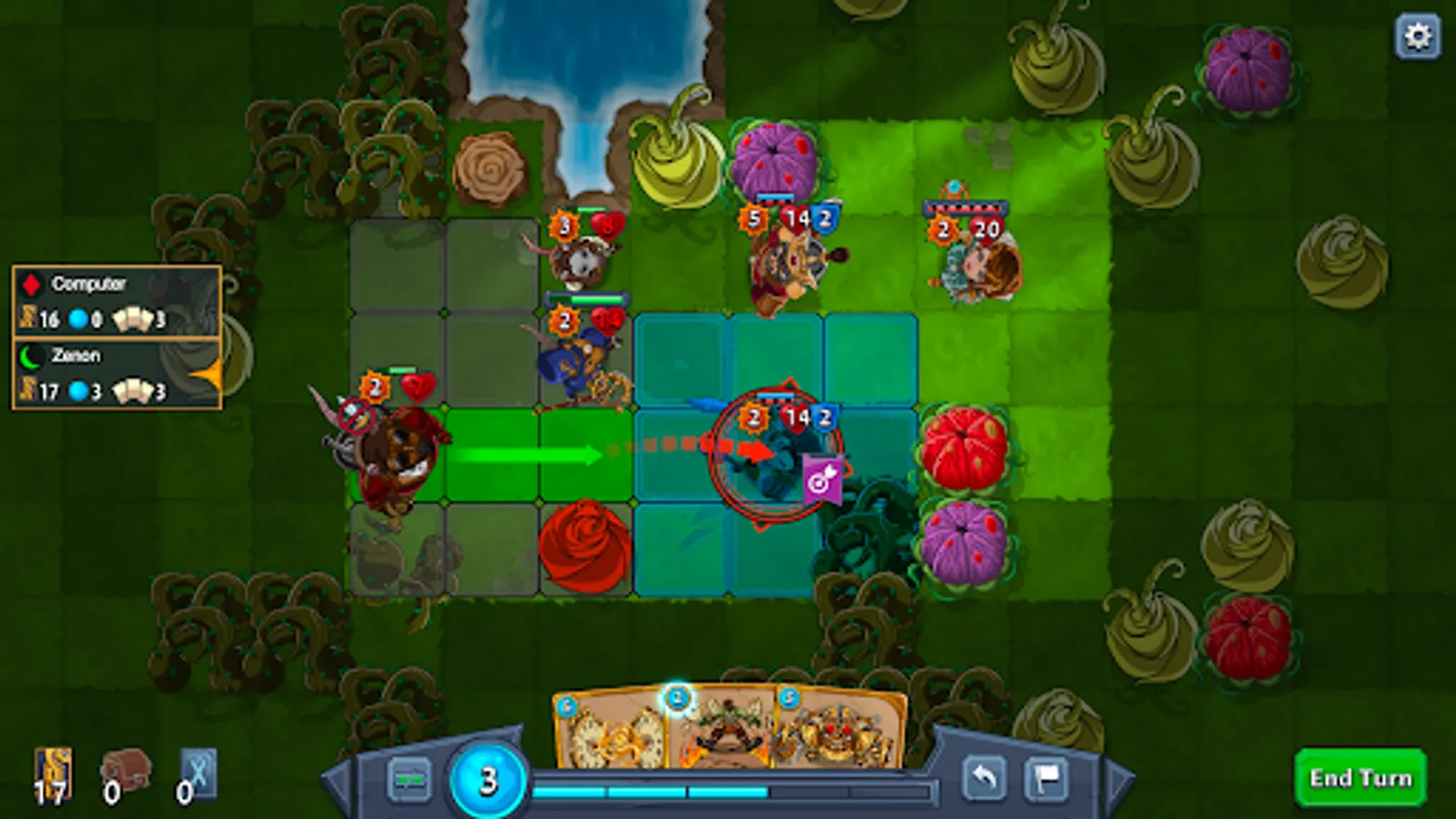Toggle the Computer player's red diamond emblem
Screen dimensions: 1456x819
coord(32,284)
